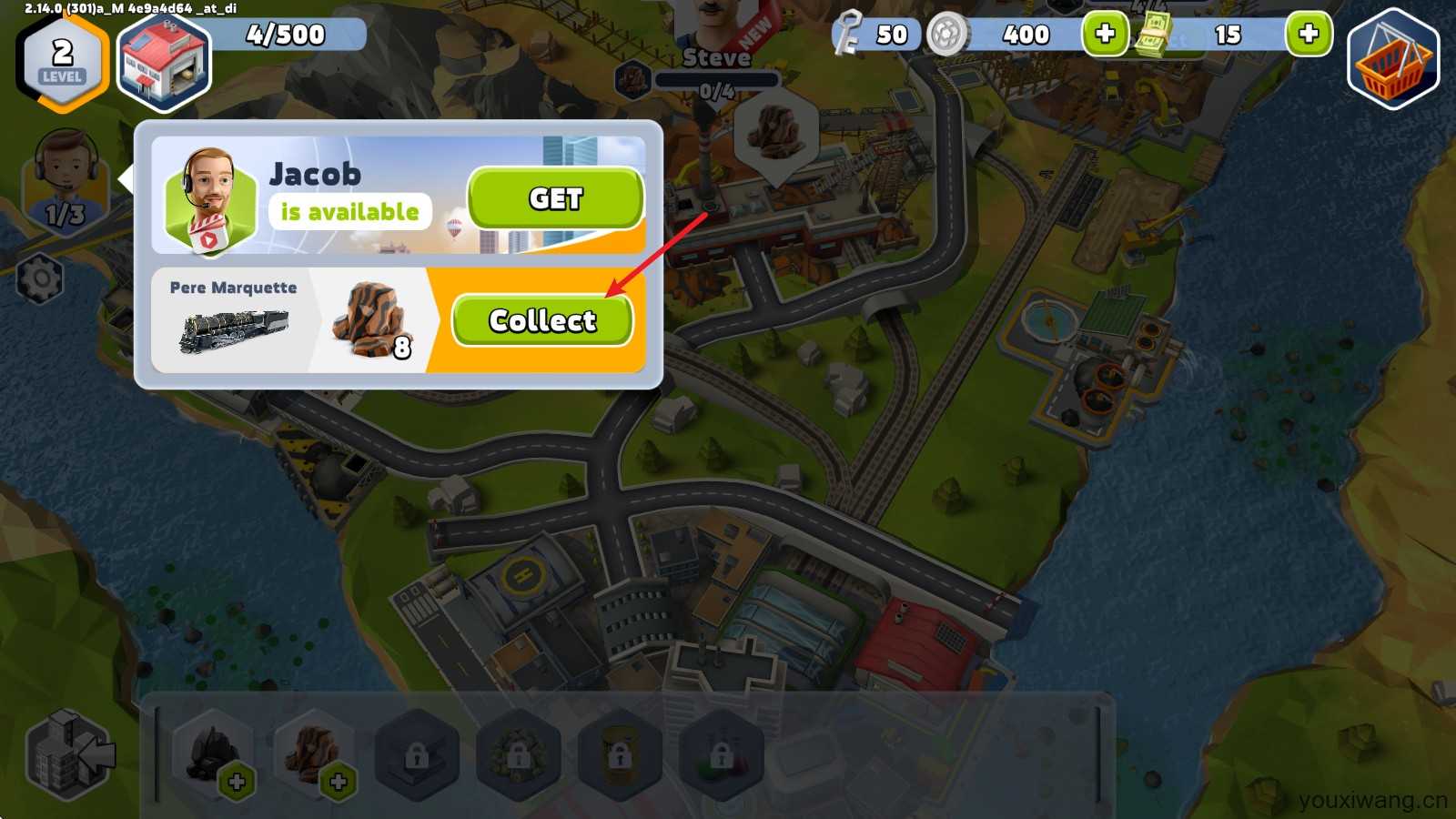Tap the keys counter showing 50
The image size is (1456, 819).
872,35
